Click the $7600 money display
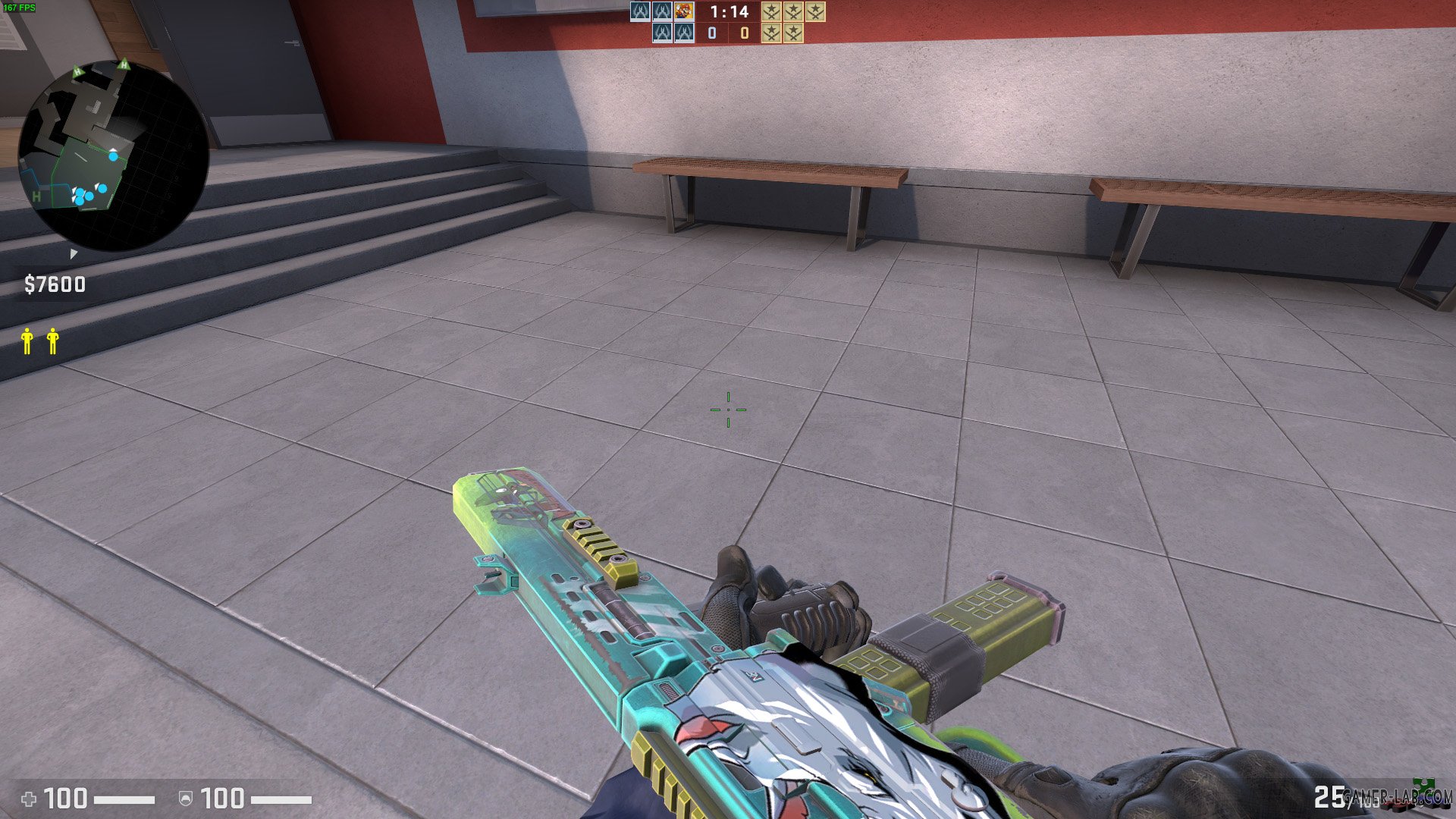1456x819 pixels. tap(54, 284)
